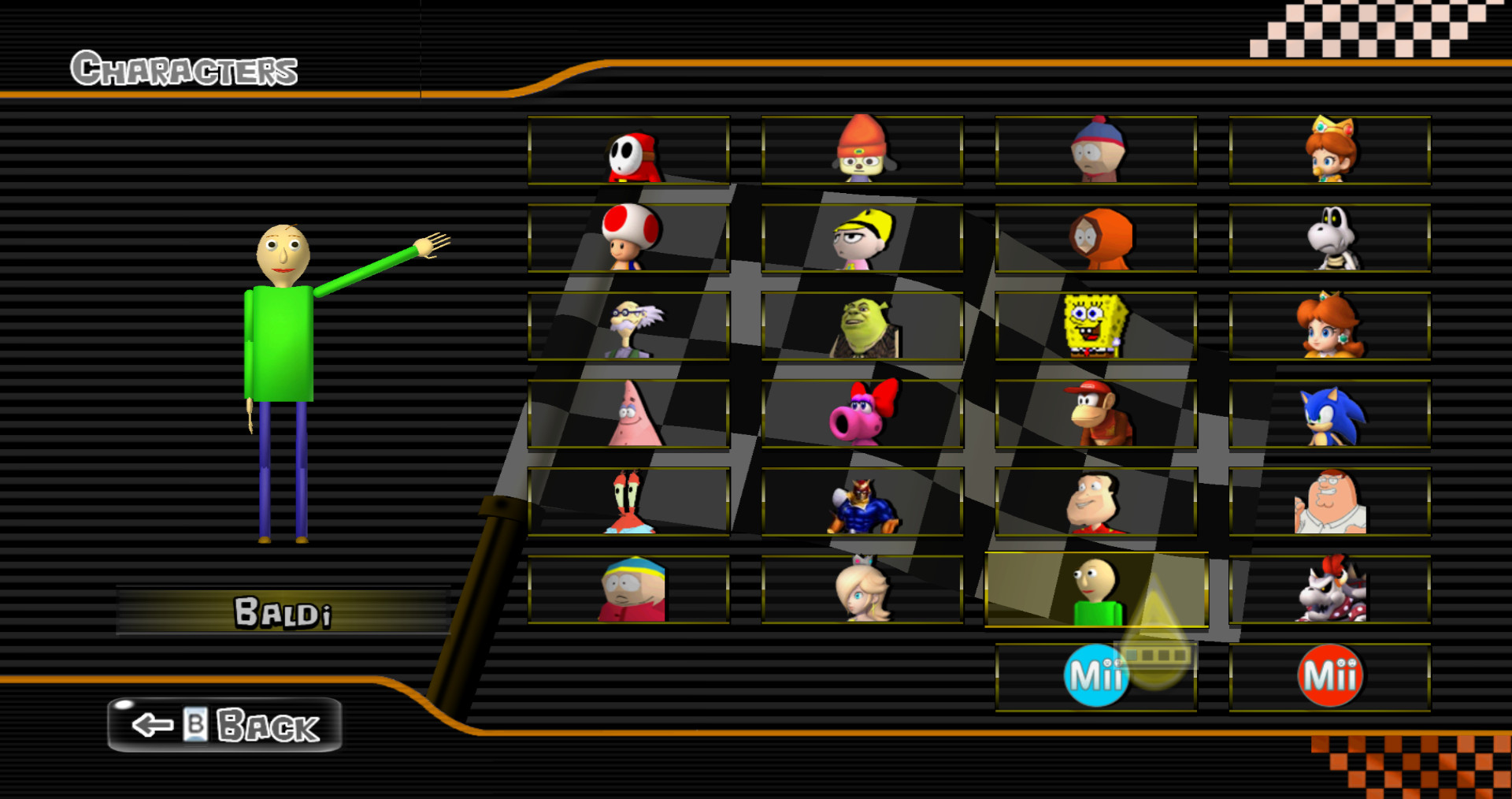
Task: Select Peter Griffin
Action: [1331, 501]
